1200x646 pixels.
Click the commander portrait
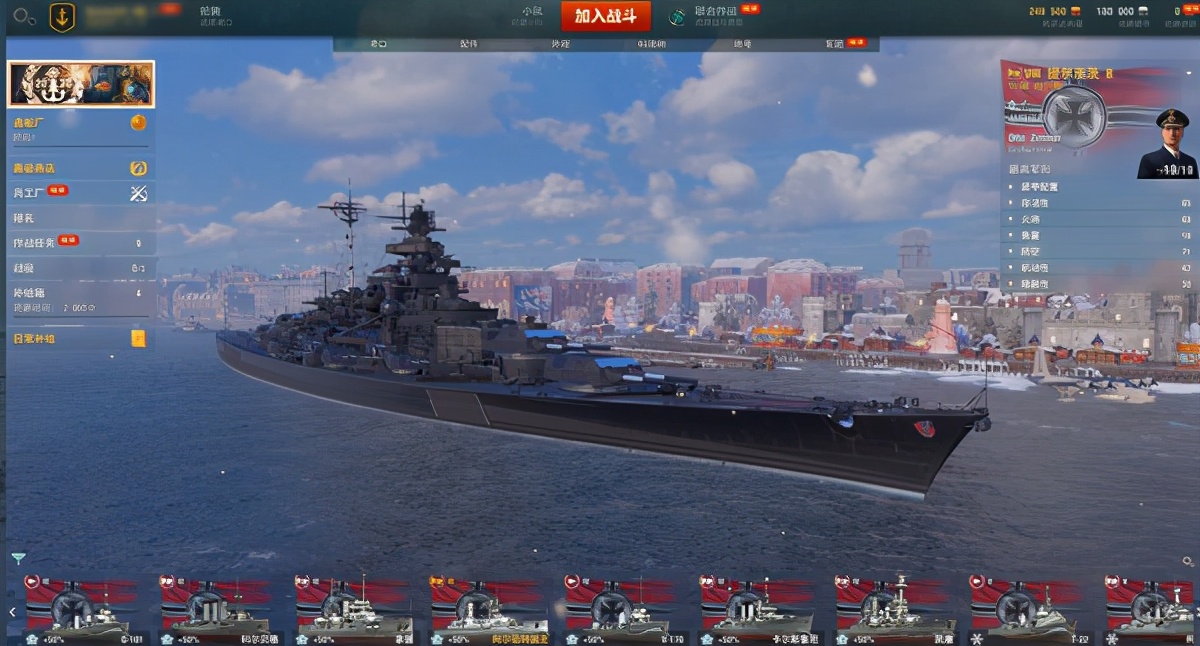(1166, 145)
